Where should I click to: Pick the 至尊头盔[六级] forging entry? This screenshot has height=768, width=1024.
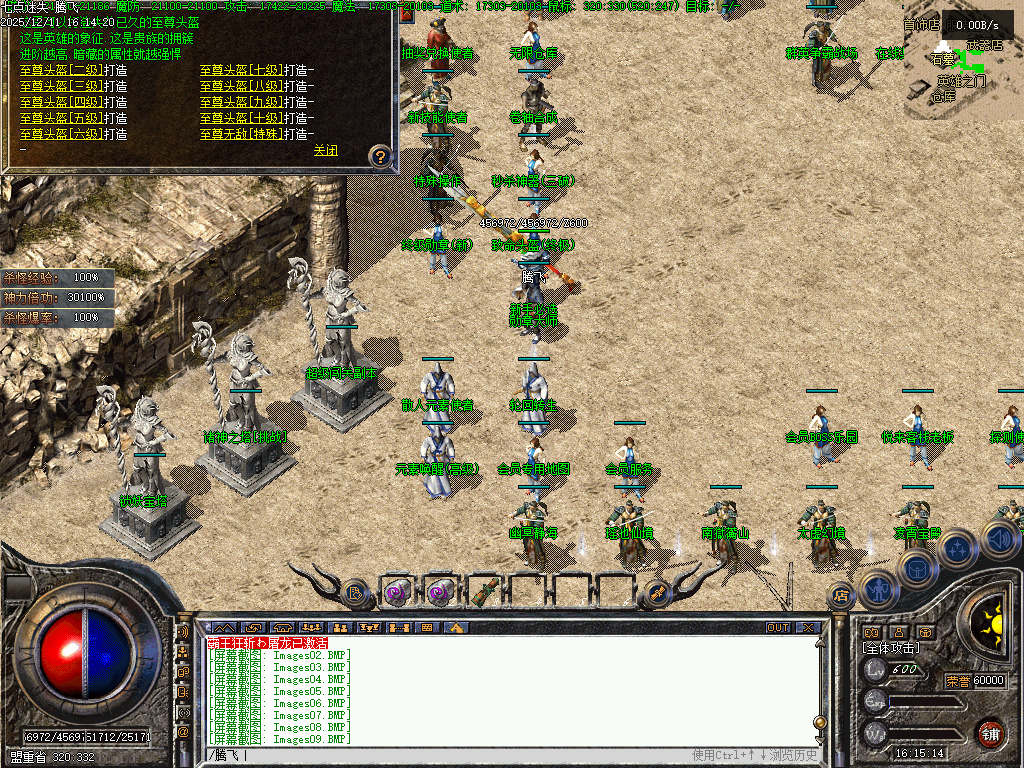[73, 134]
